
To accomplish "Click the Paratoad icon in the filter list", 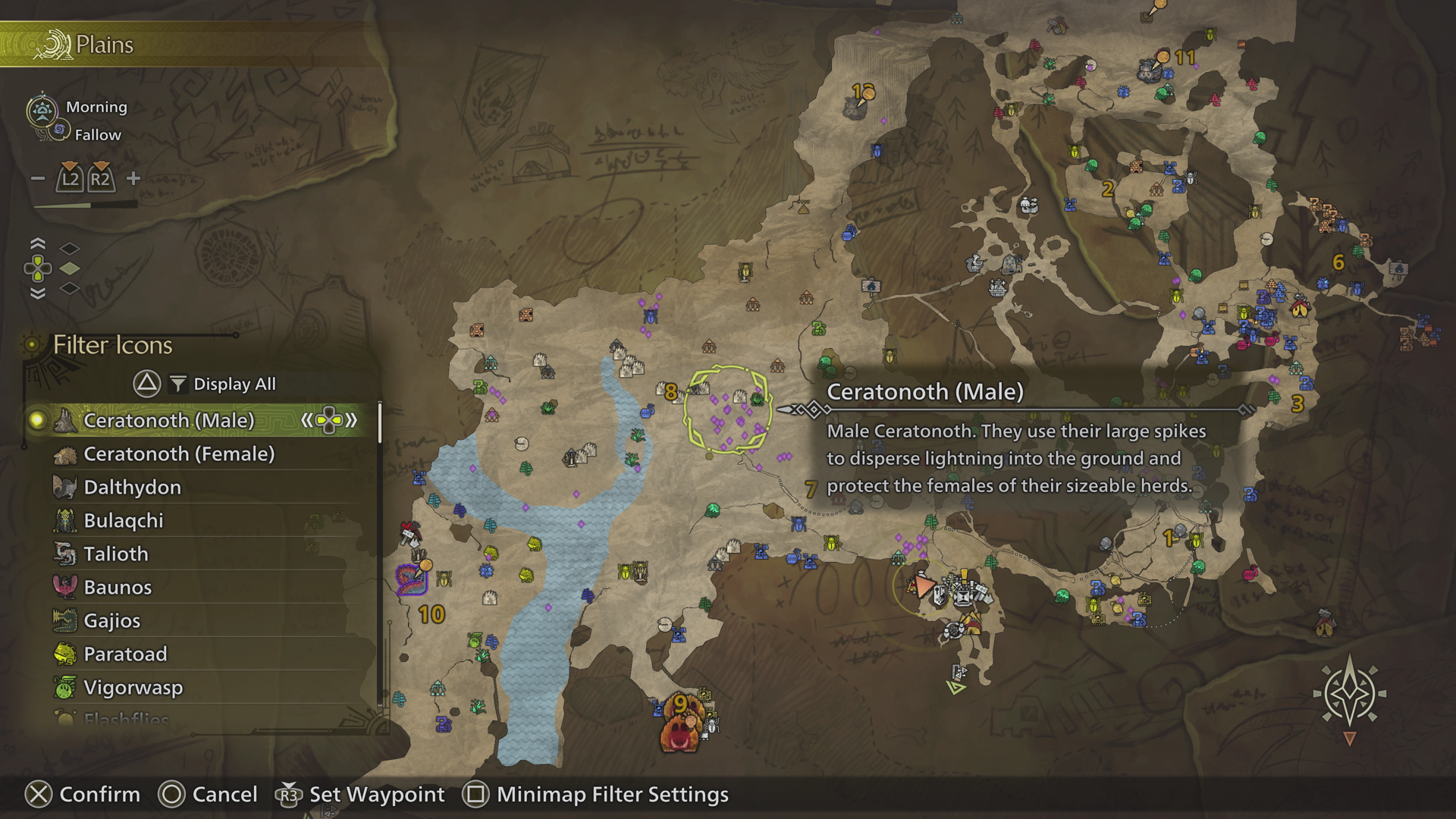I will [x=65, y=654].
